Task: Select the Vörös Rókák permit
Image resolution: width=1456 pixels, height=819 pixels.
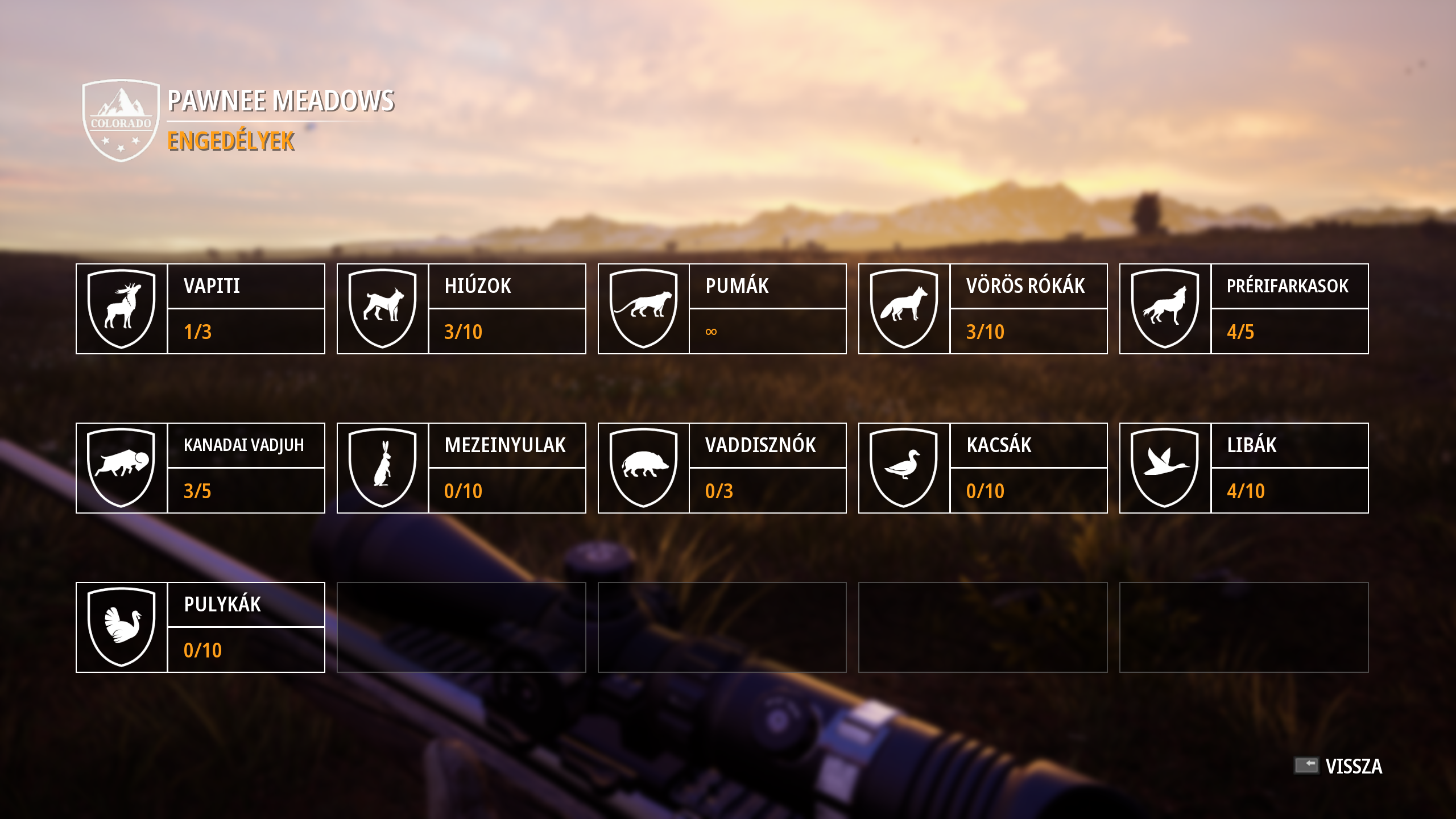Action: 983,309
